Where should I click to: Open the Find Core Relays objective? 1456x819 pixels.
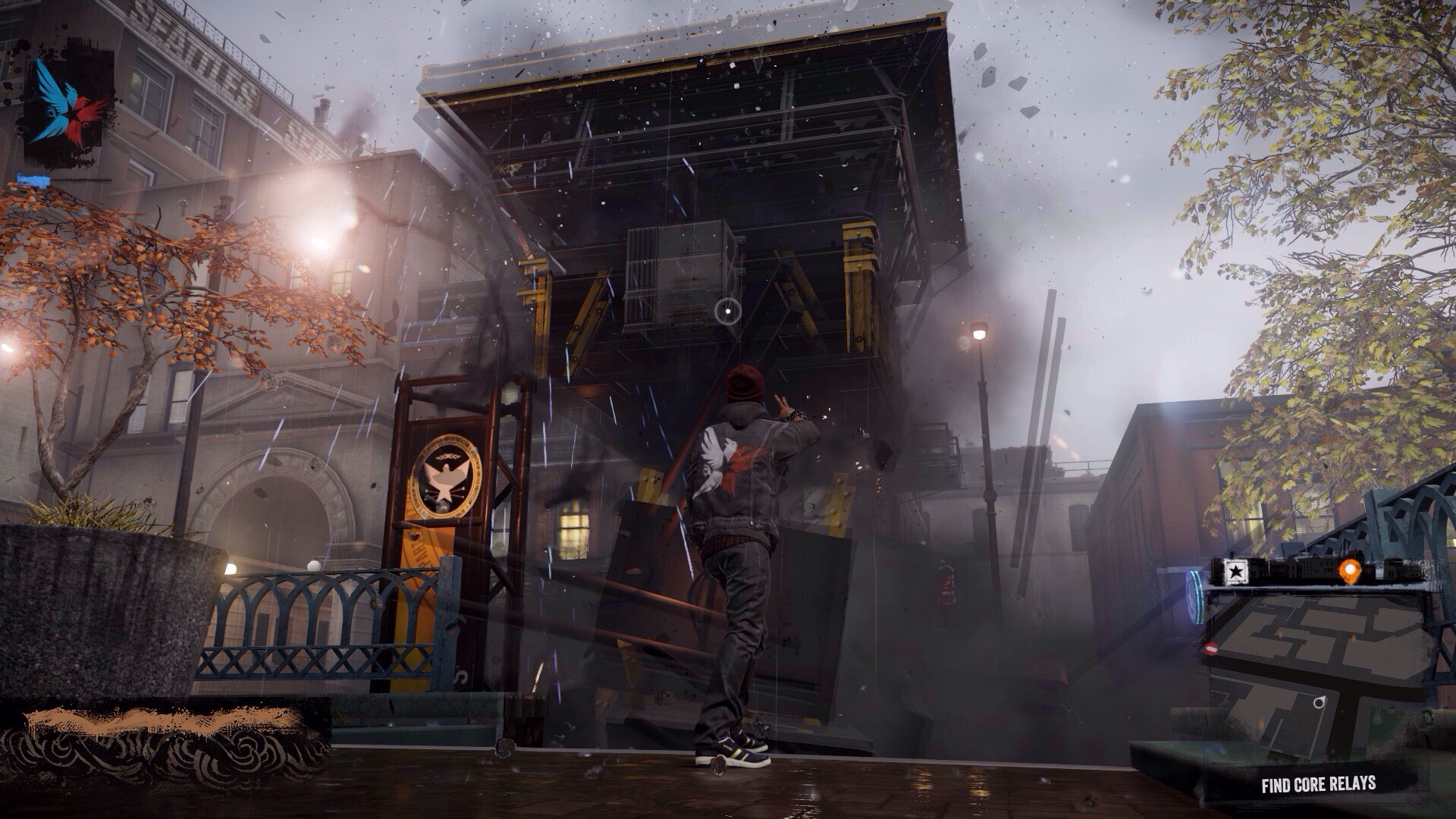click(1318, 784)
